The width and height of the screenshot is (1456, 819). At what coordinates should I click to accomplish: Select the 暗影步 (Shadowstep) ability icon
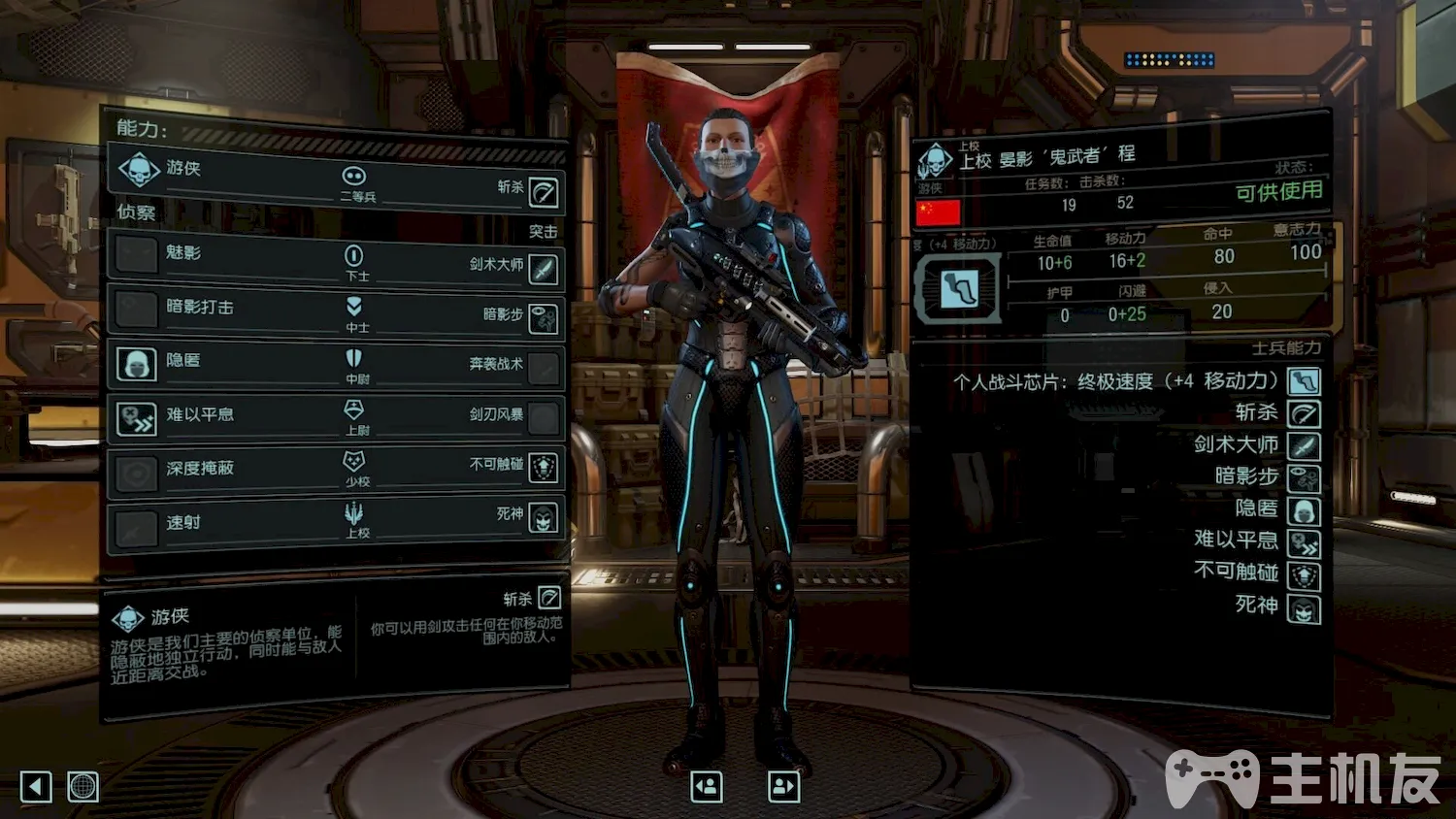[544, 318]
